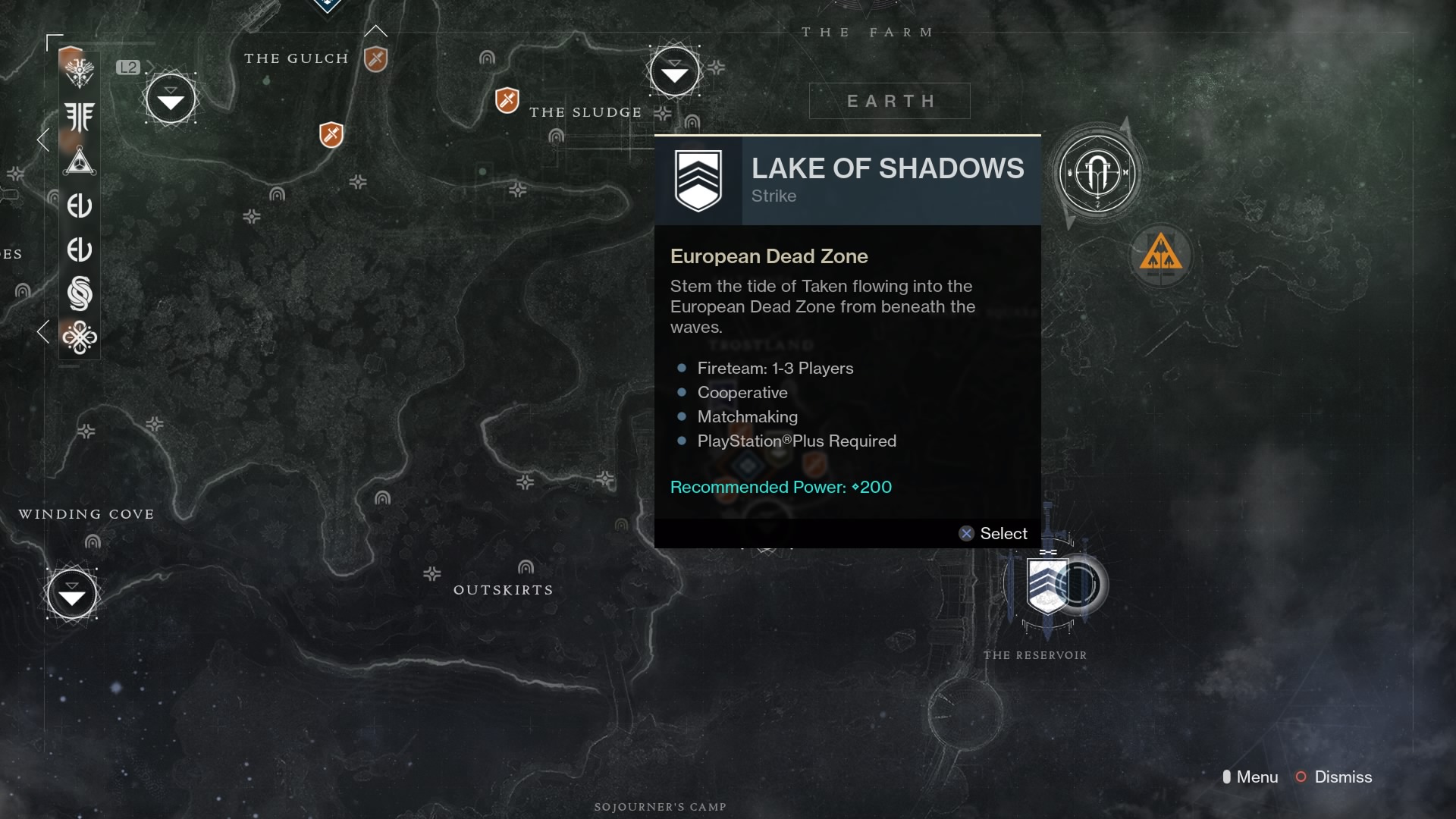Select the lost sector arch under Winding Cove
This screenshot has height=819, width=1456.
click(x=93, y=541)
